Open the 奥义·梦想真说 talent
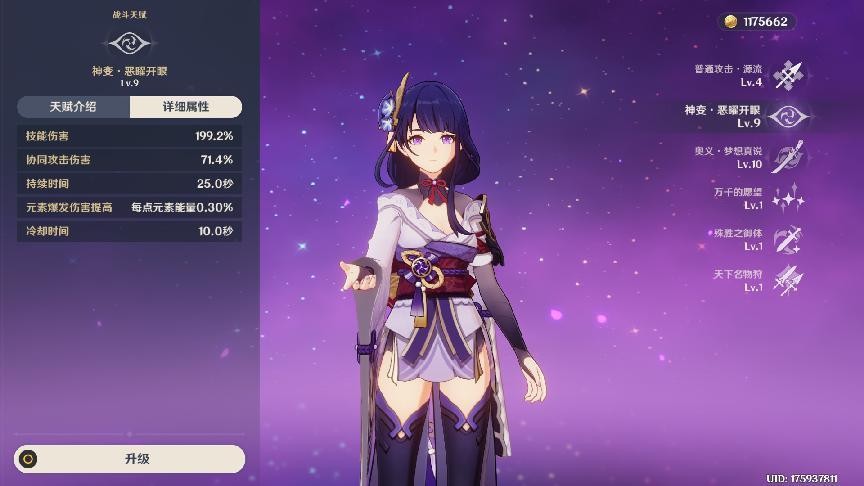The width and height of the screenshot is (864, 486). pyautogui.click(x=788, y=157)
